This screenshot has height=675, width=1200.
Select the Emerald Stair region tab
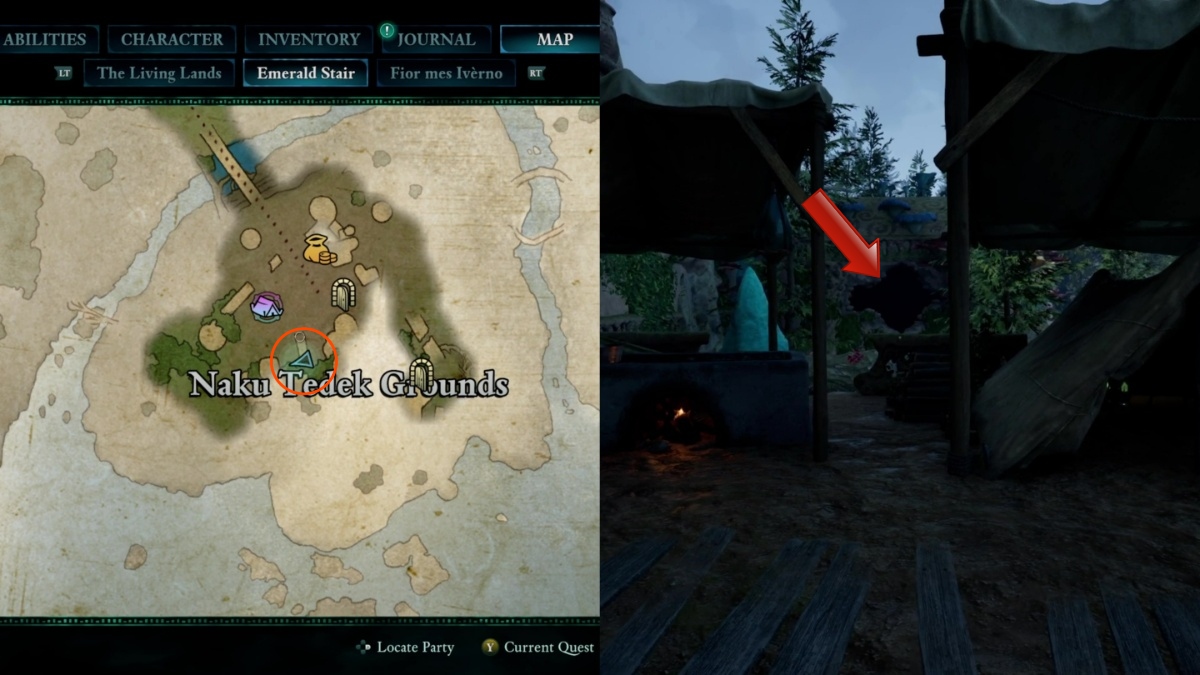tap(305, 73)
